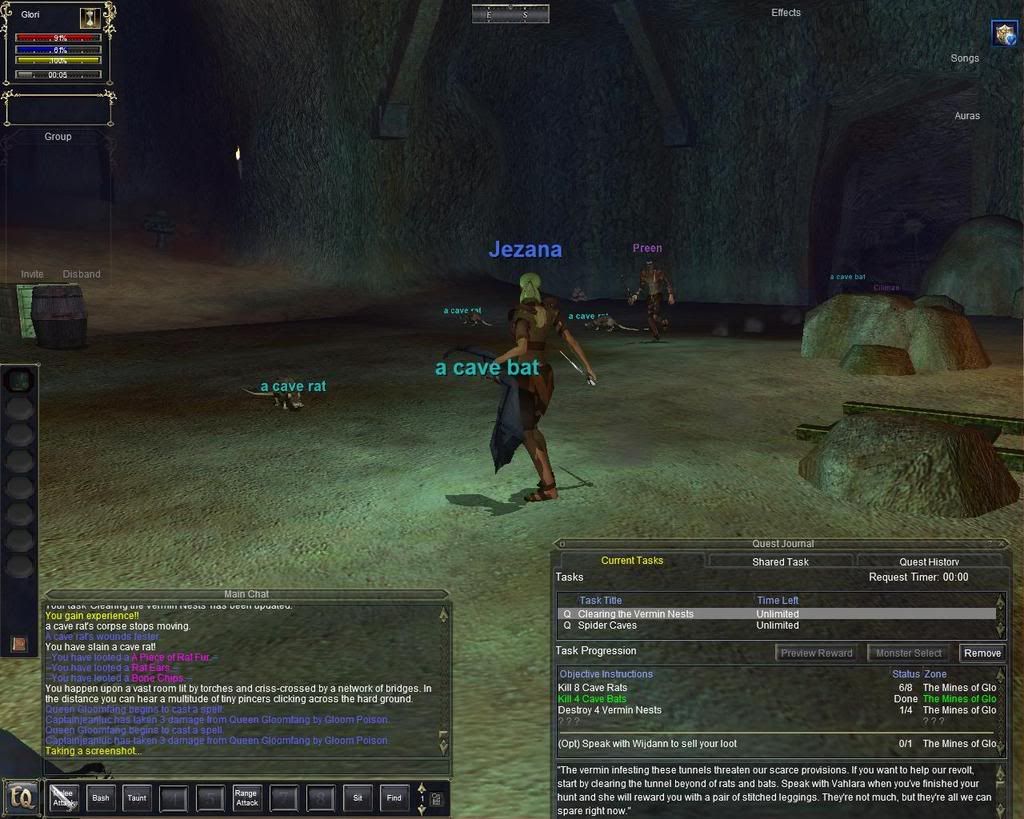Screen dimensions: 1024x819
Task: Use the Find hotbar button
Action: [394, 798]
